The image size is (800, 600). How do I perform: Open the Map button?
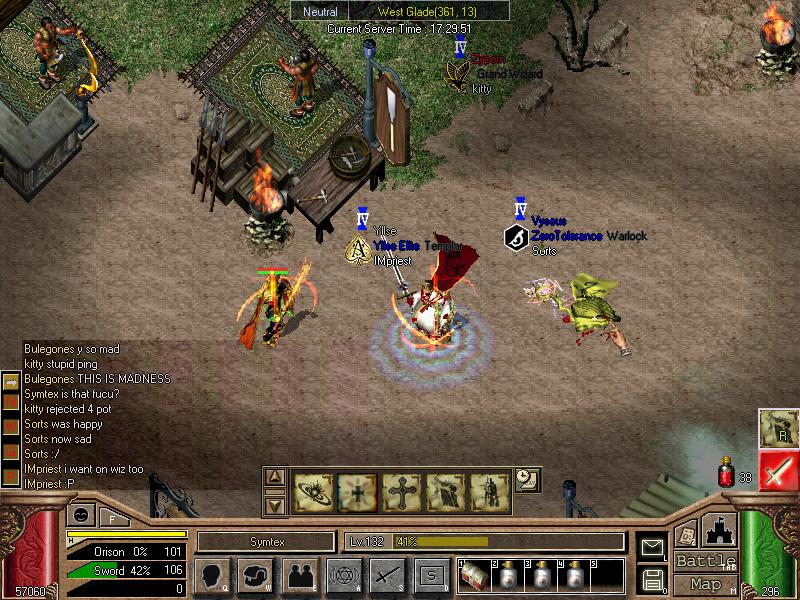706,583
